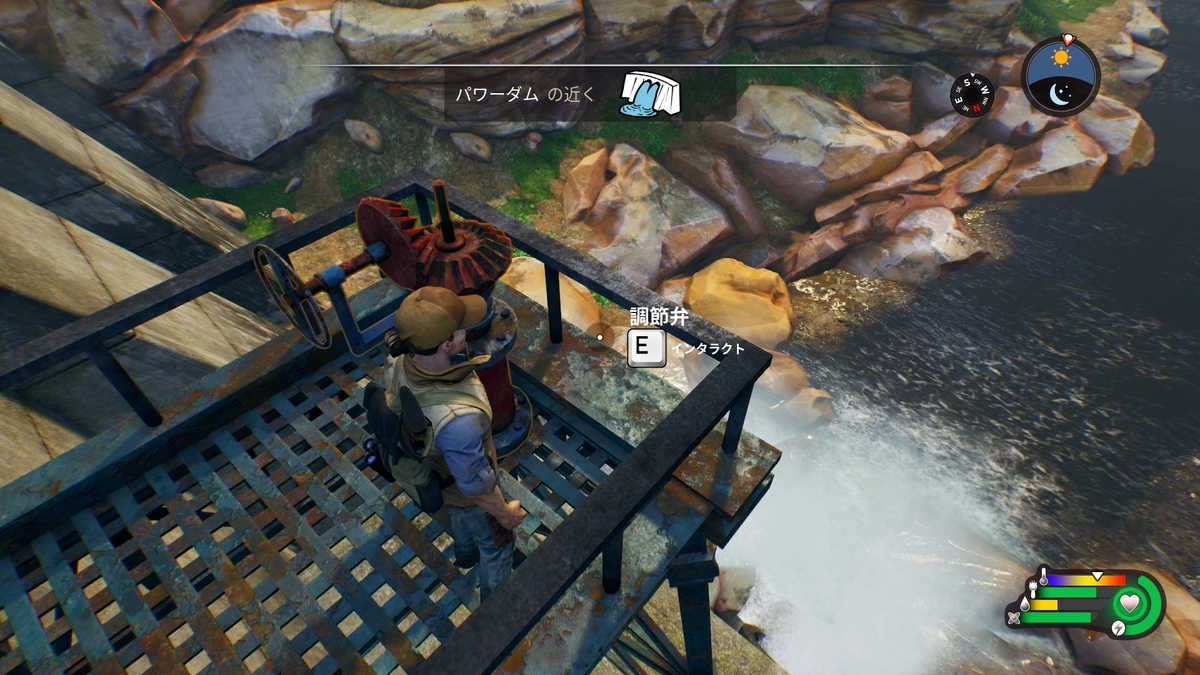The image size is (1200, 675).
Task: Click the small compass dial
Action: [972, 95]
